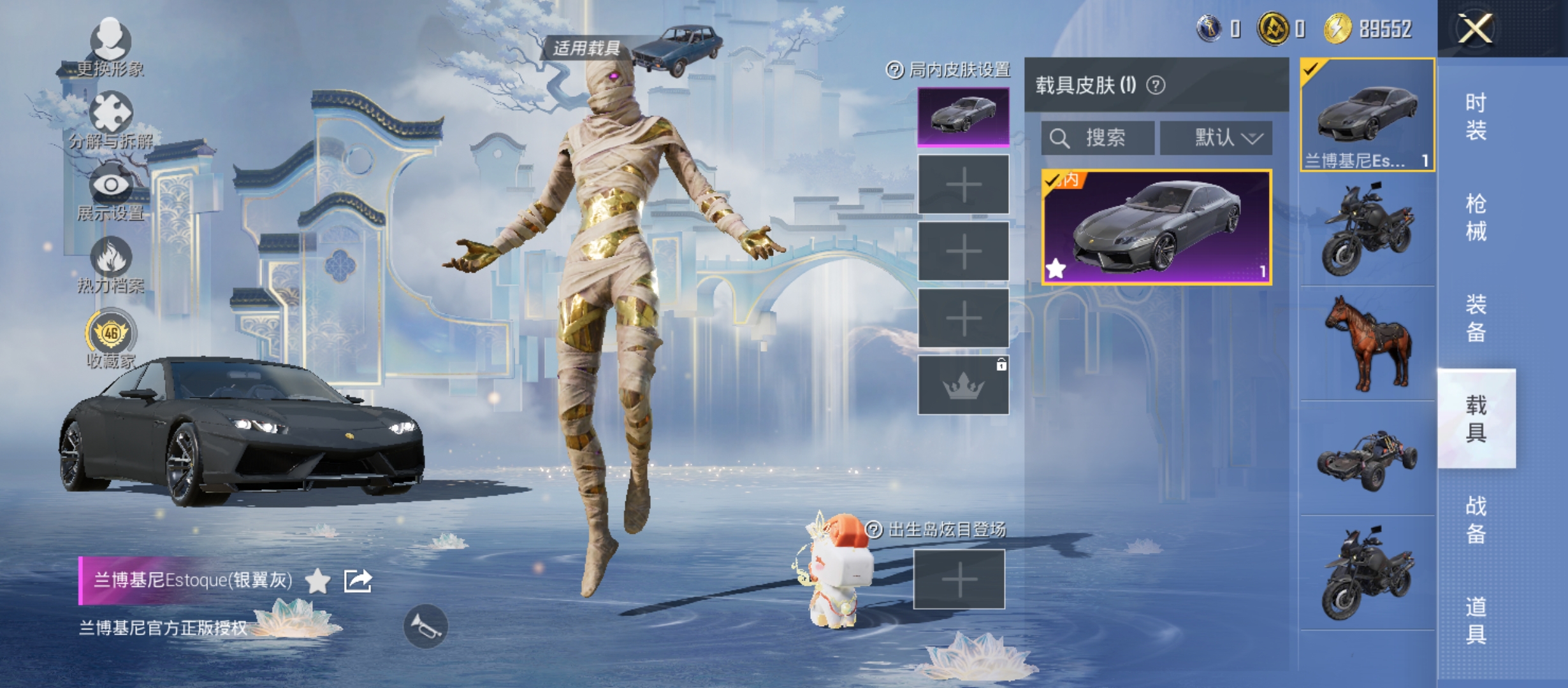
Task: Close the inventory screen with X
Action: (x=1475, y=29)
